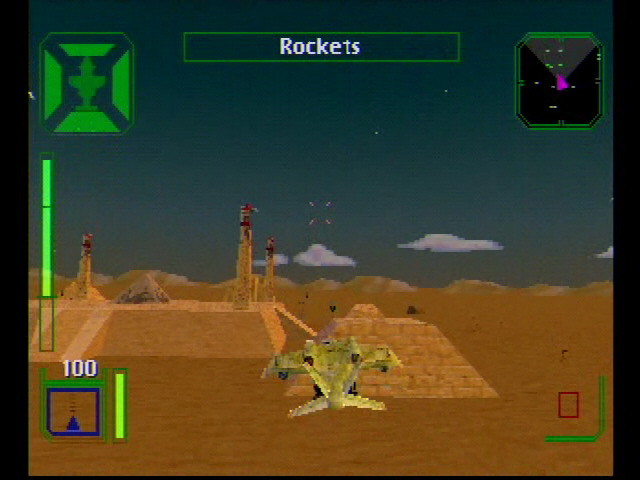Click the green ship status icon
This screenshot has width=640, height=480.
tap(86, 83)
